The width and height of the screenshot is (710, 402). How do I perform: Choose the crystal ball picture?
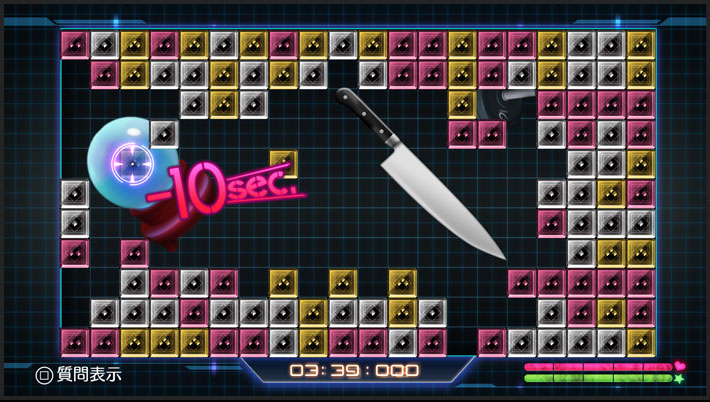pyautogui.click(x=122, y=157)
